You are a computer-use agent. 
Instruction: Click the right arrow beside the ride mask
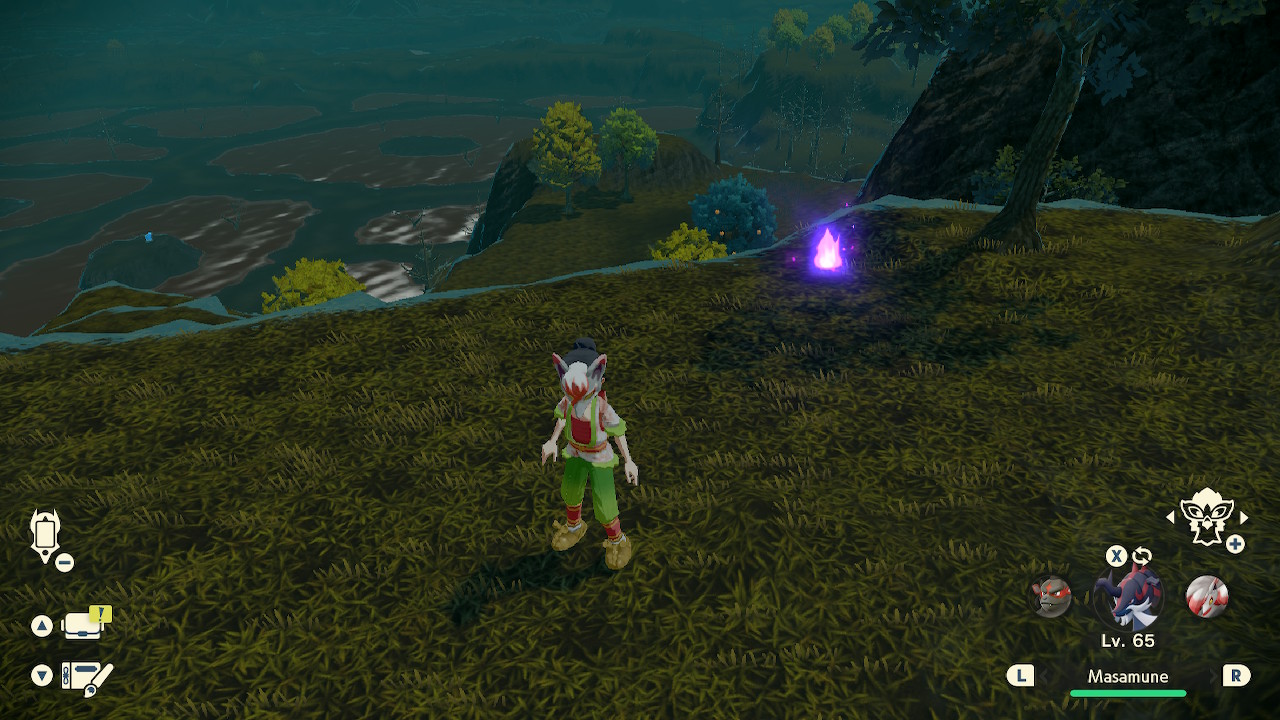[1244, 518]
